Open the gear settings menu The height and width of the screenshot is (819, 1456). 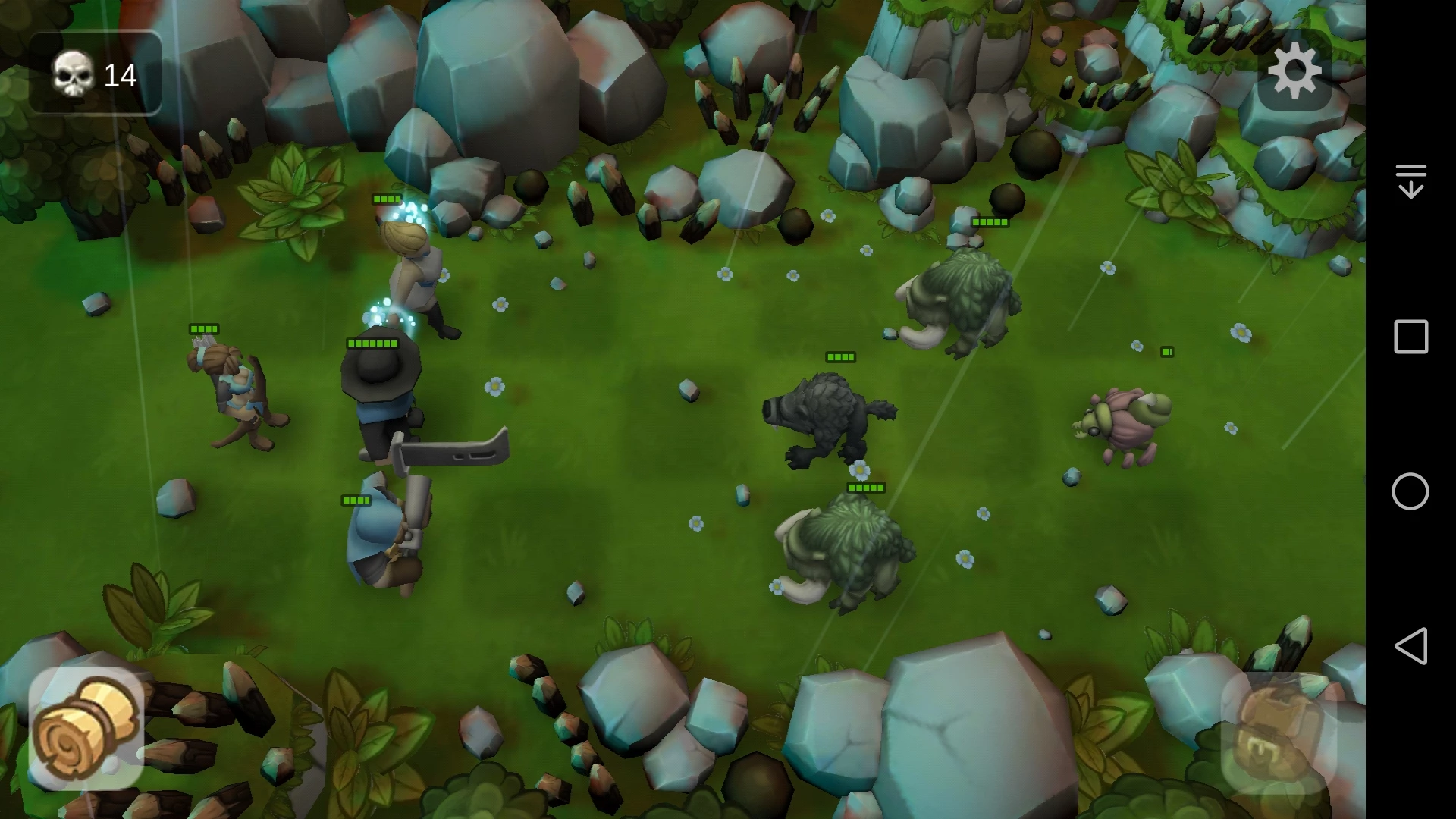1294,70
